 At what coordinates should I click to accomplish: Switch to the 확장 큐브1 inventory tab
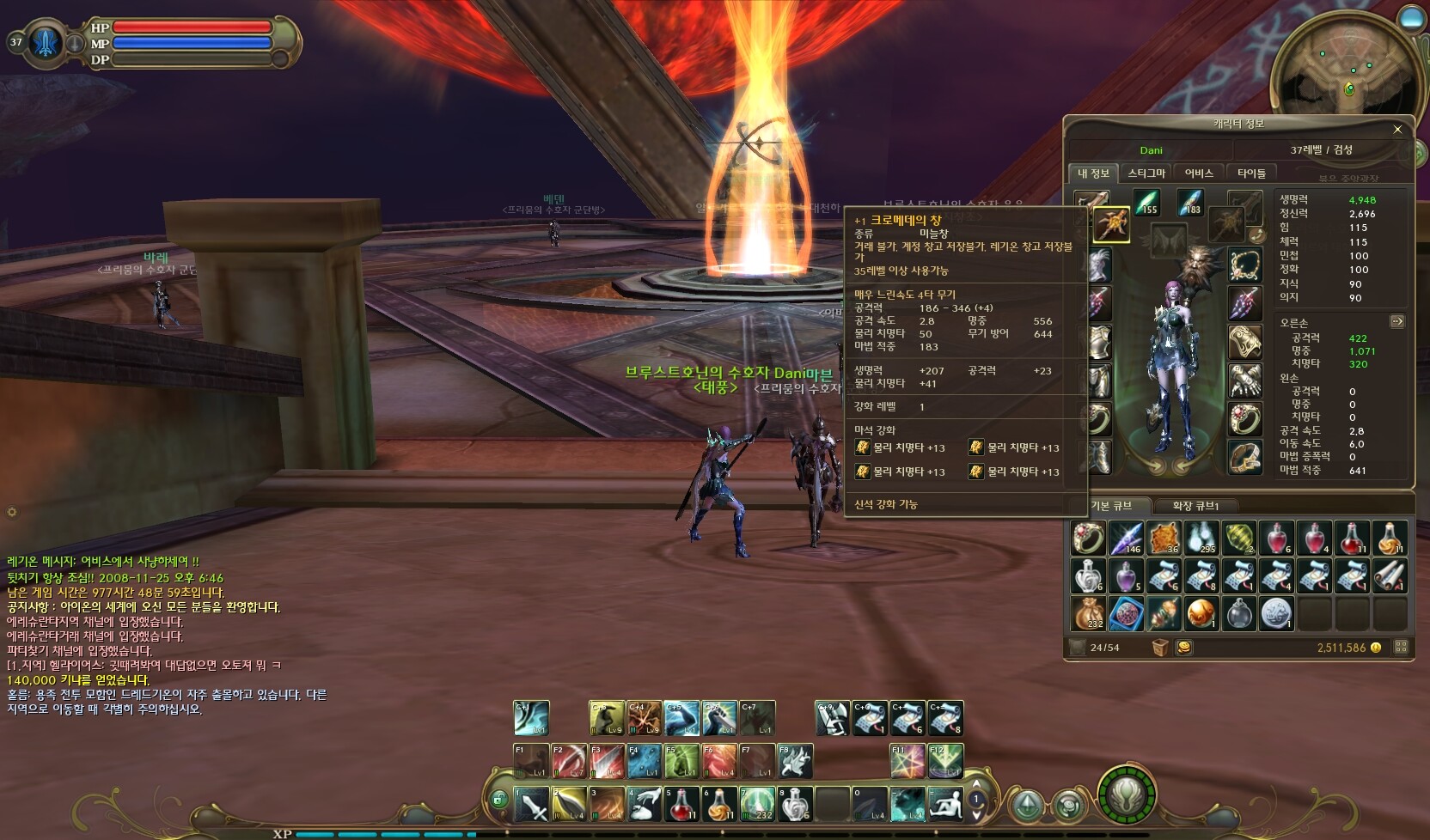click(x=1195, y=506)
